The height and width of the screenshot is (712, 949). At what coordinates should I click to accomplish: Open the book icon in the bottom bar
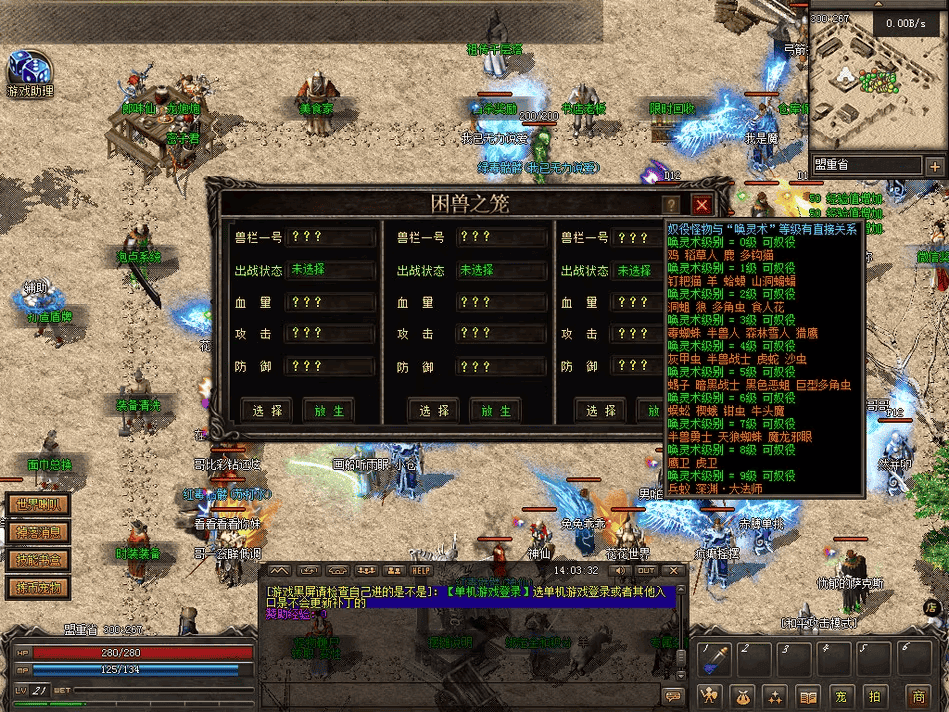(808, 695)
